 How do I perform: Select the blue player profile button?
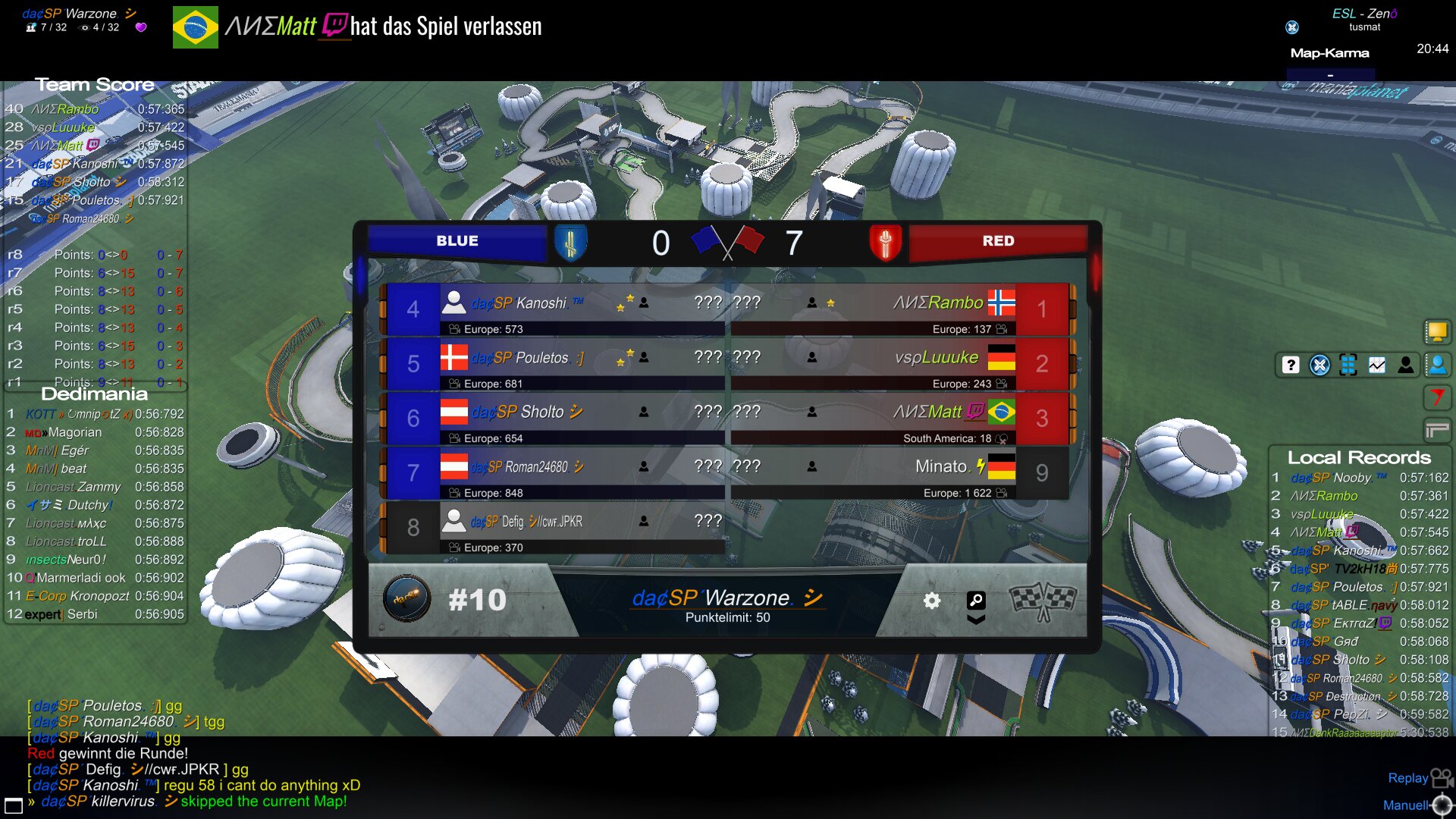click(x=1437, y=365)
